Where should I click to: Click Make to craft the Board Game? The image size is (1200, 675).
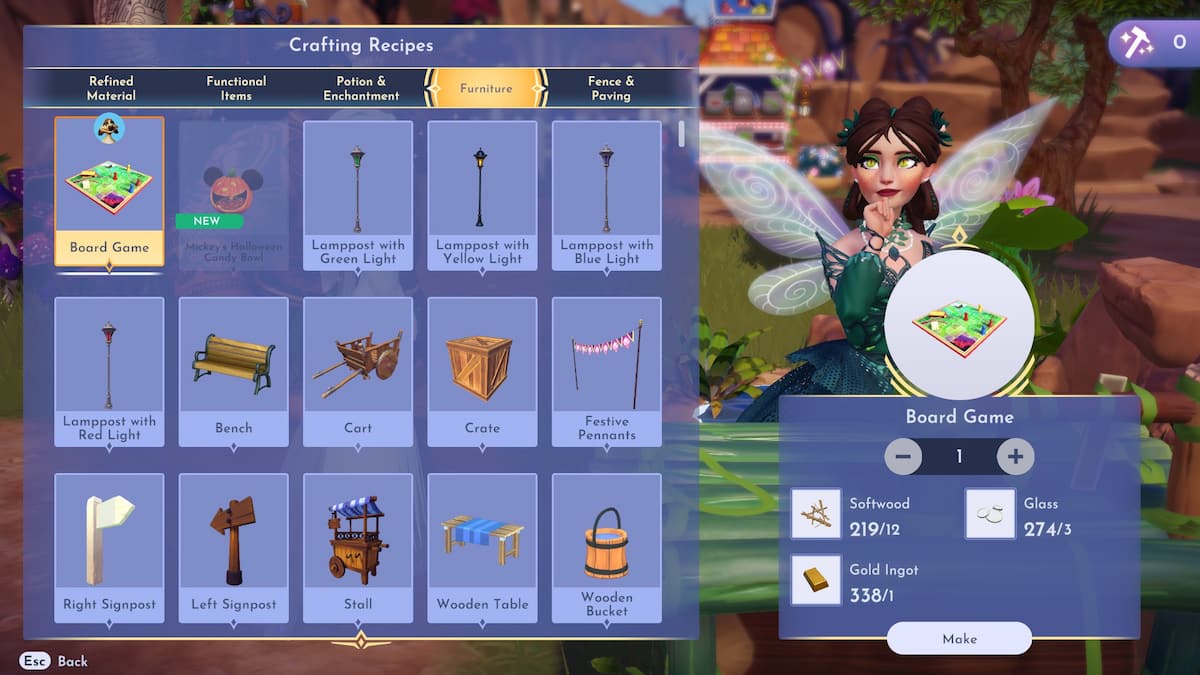[959, 638]
